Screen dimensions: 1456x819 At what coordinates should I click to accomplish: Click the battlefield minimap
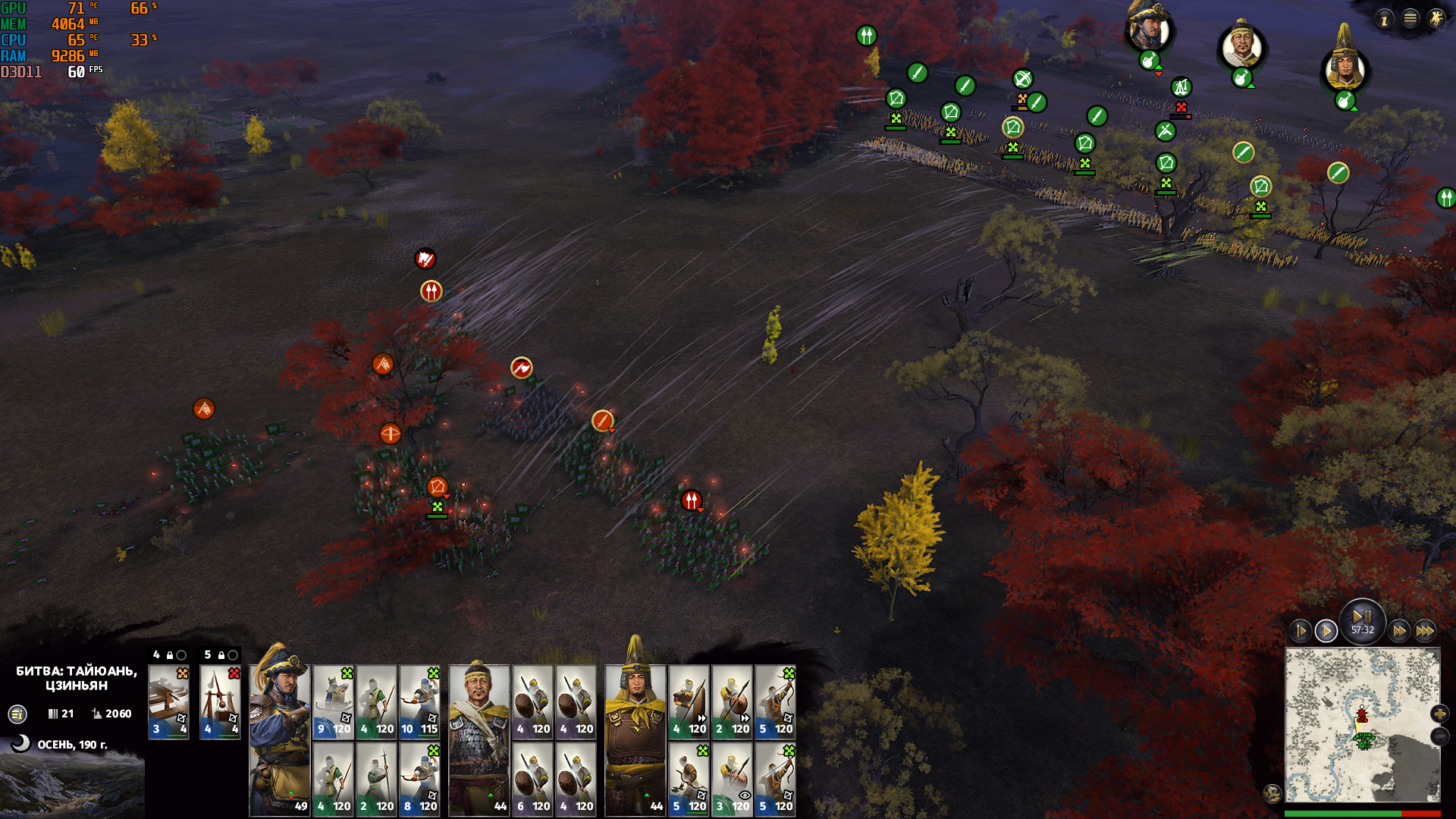[1362, 724]
